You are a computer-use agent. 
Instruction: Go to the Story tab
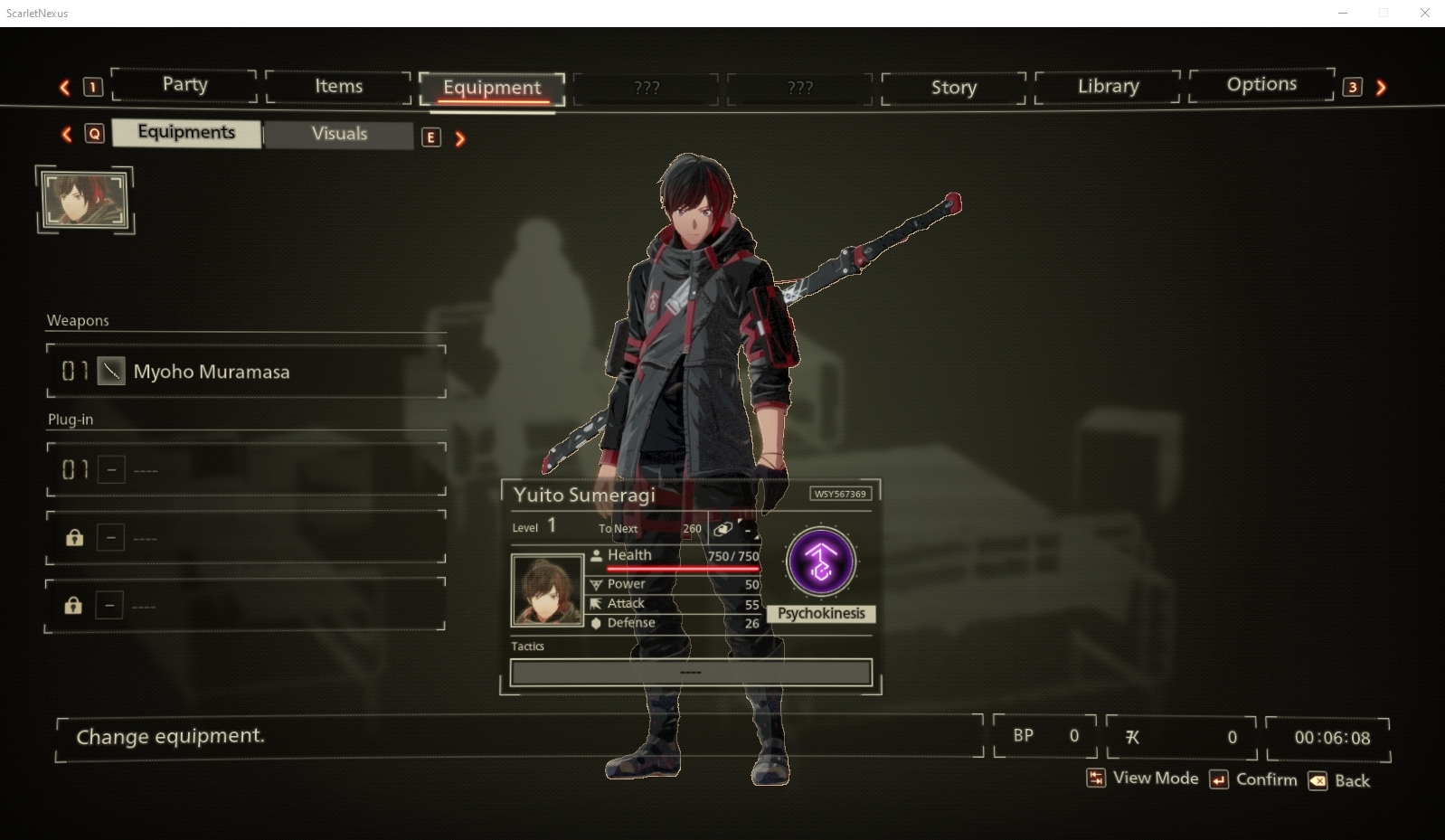tap(953, 88)
